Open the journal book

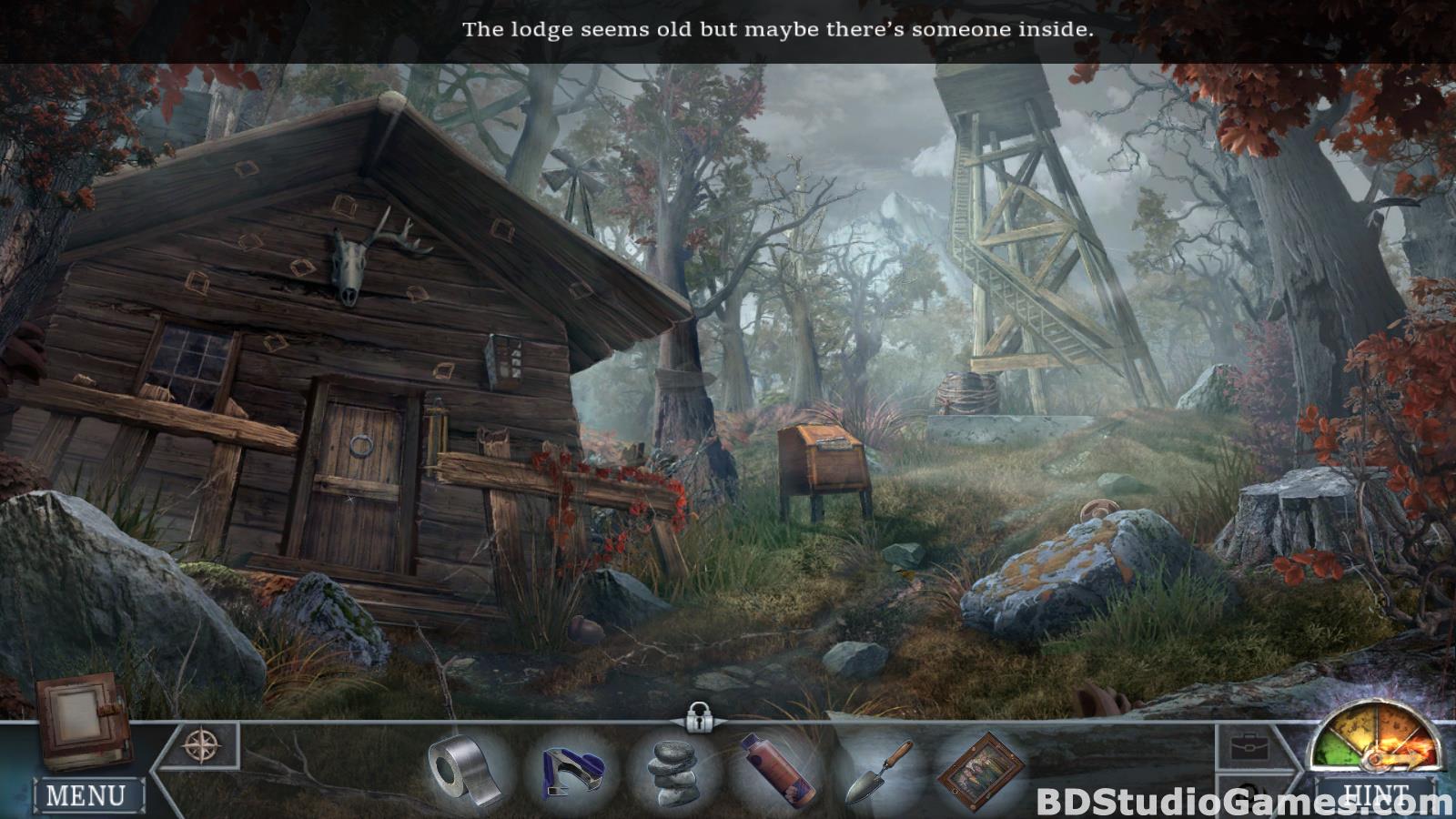point(80,719)
